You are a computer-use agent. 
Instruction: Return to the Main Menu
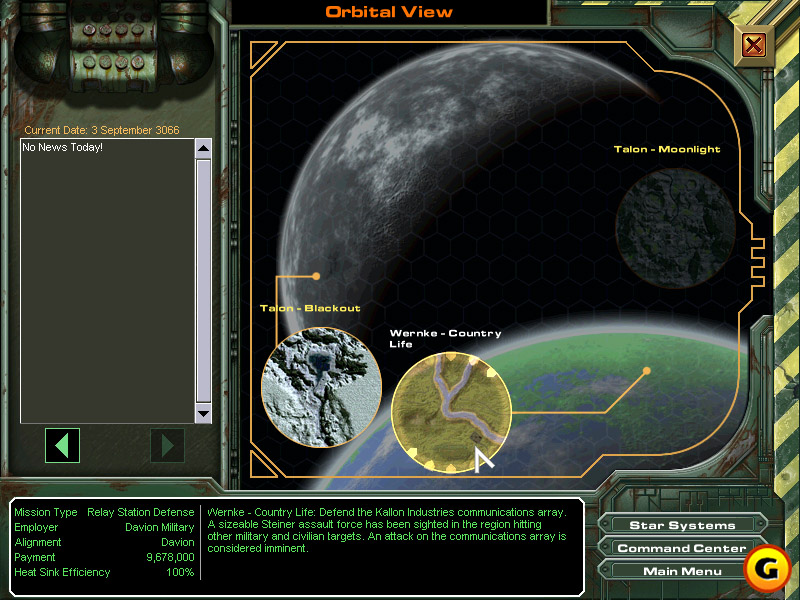pos(680,571)
